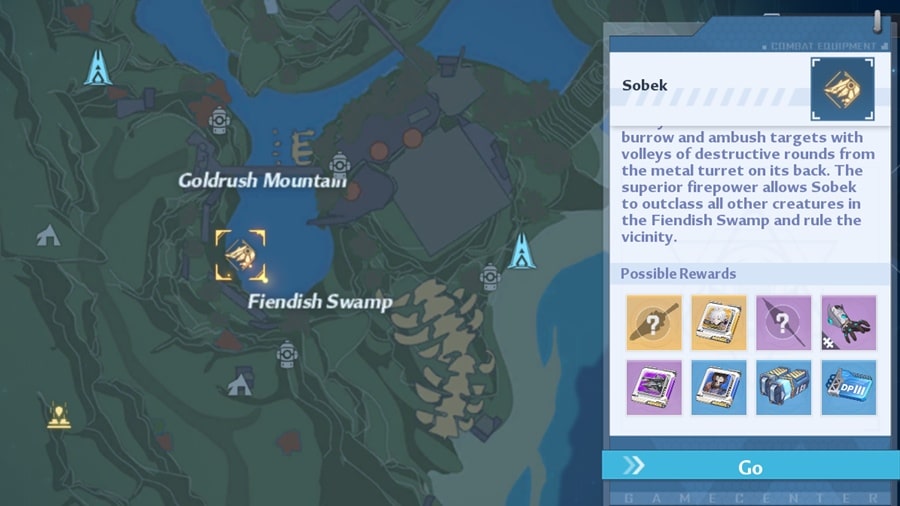Screen dimensions: 900x506
Task: View the mechanical gauntlet reward
Action: [848, 323]
